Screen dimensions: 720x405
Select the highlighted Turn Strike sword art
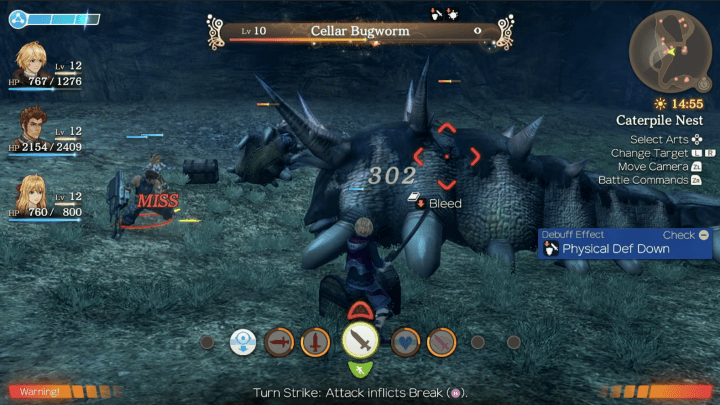[360, 342]
